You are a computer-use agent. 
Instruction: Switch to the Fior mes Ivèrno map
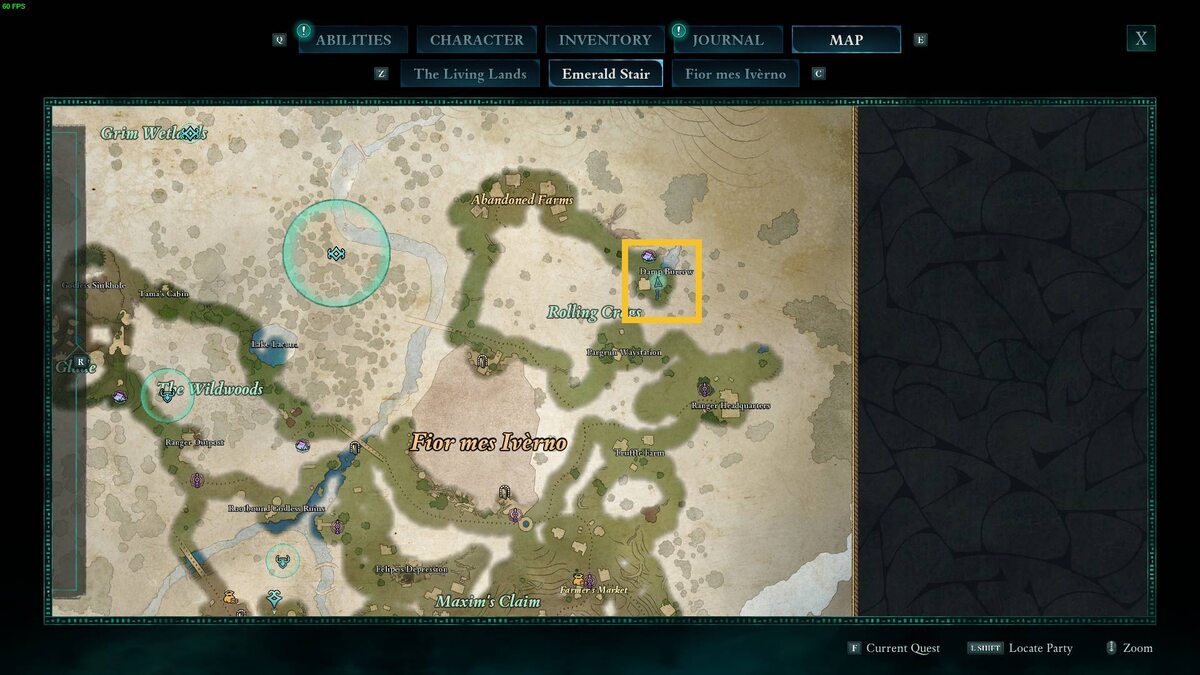(735, 74)
